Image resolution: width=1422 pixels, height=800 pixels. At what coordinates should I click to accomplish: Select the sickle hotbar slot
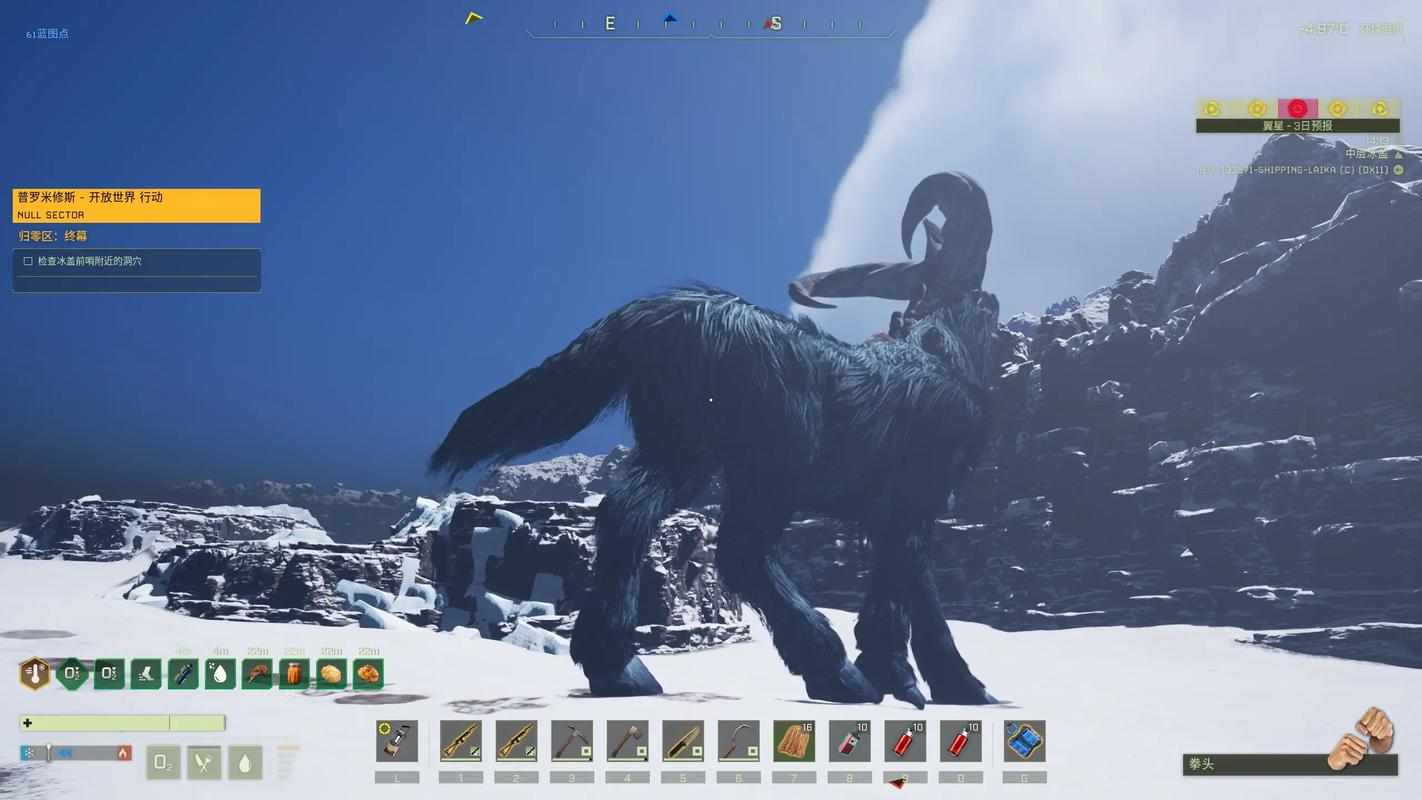tap(738, 741)
